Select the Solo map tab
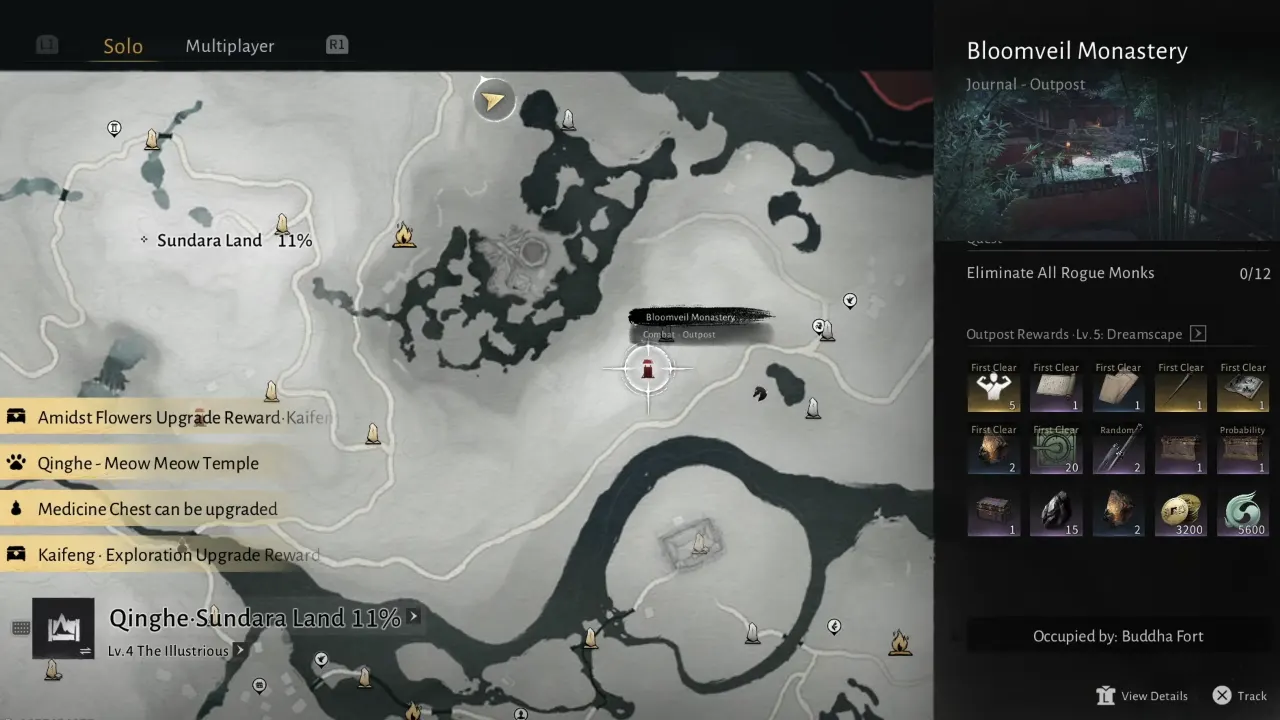 [x=123, y=46]
